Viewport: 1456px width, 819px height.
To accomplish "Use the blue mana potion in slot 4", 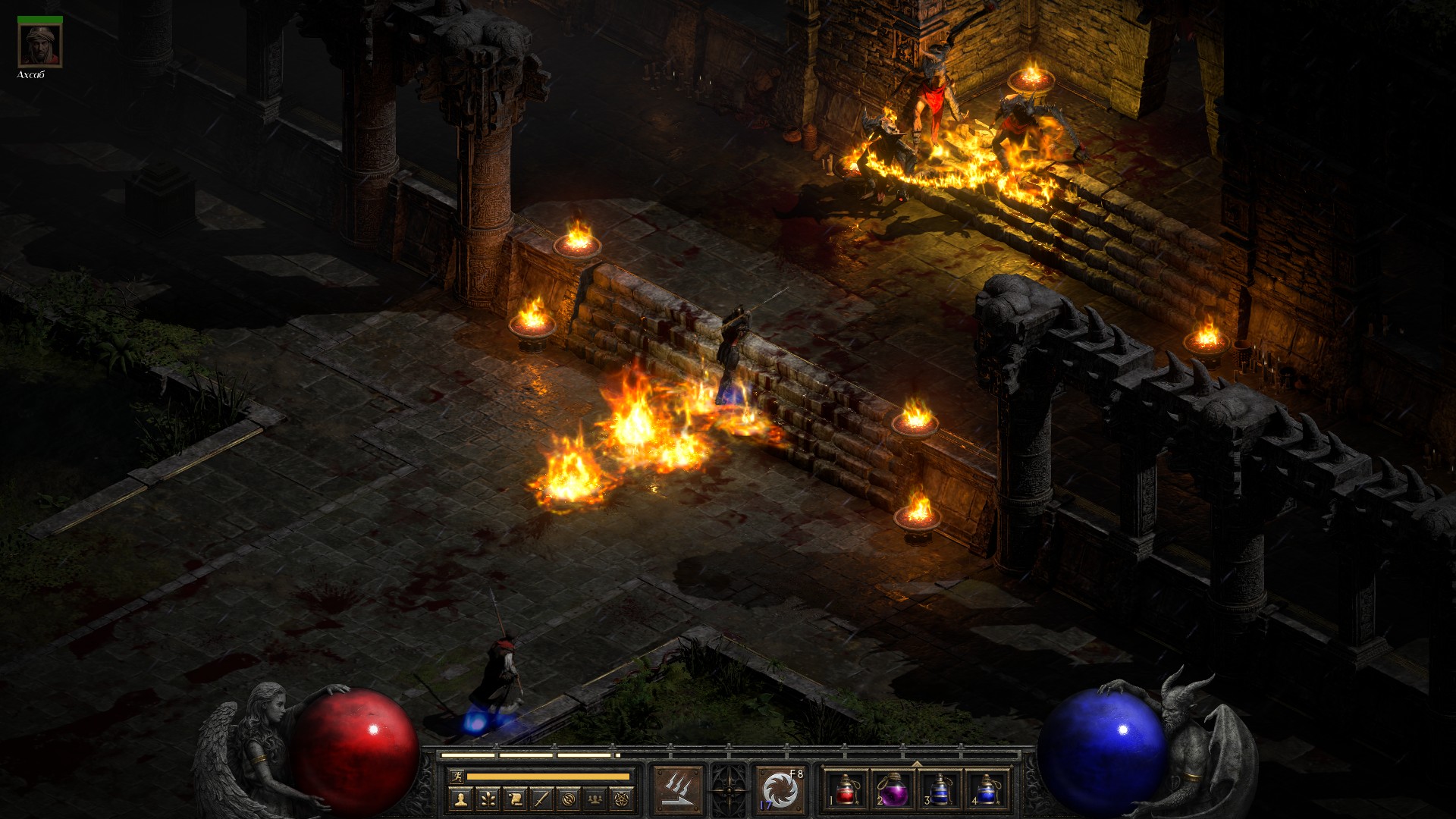I will pyautogui.click(x=987, y=789).
